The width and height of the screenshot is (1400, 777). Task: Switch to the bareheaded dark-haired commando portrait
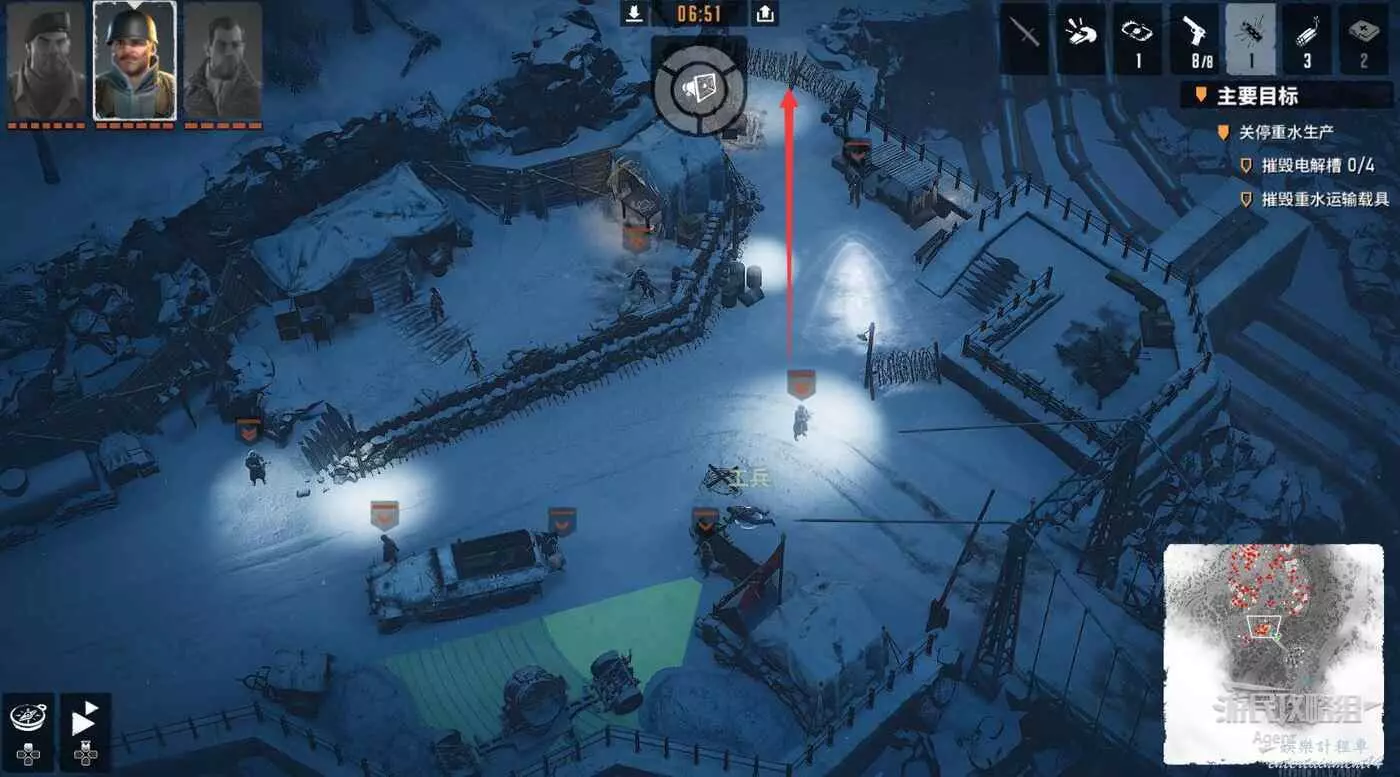coord(222,60)
